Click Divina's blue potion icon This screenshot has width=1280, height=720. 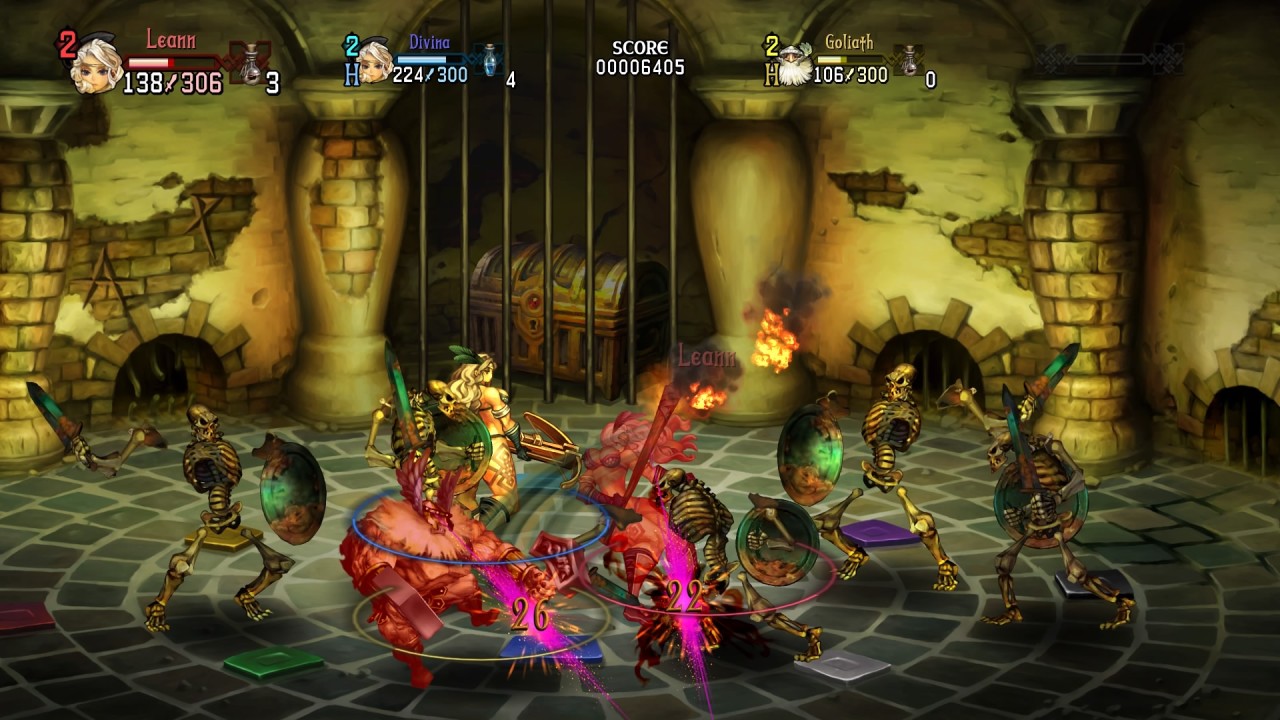490,59
